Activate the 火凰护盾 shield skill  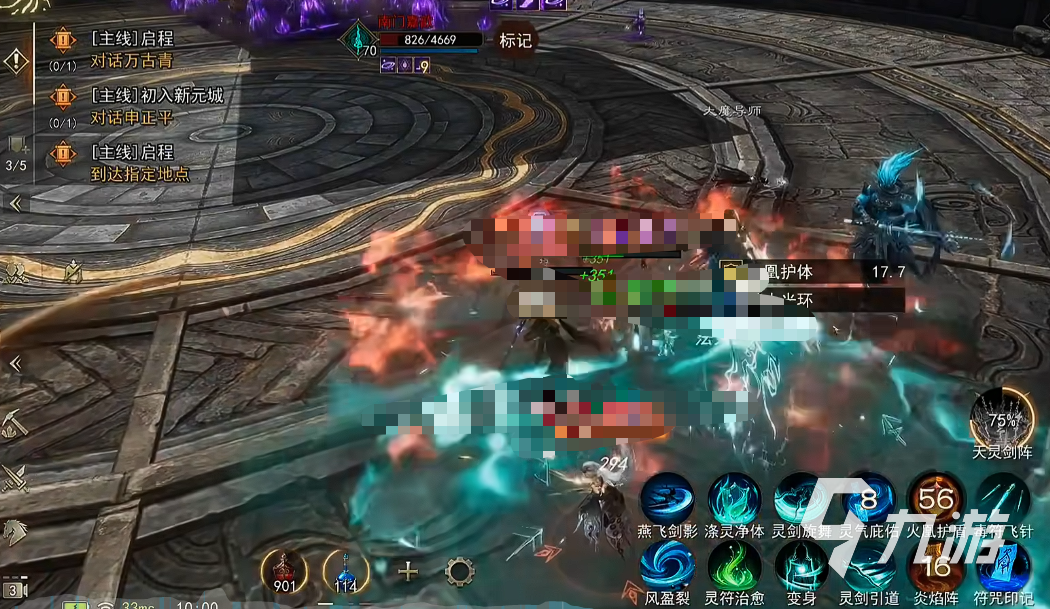coord(935,499)
